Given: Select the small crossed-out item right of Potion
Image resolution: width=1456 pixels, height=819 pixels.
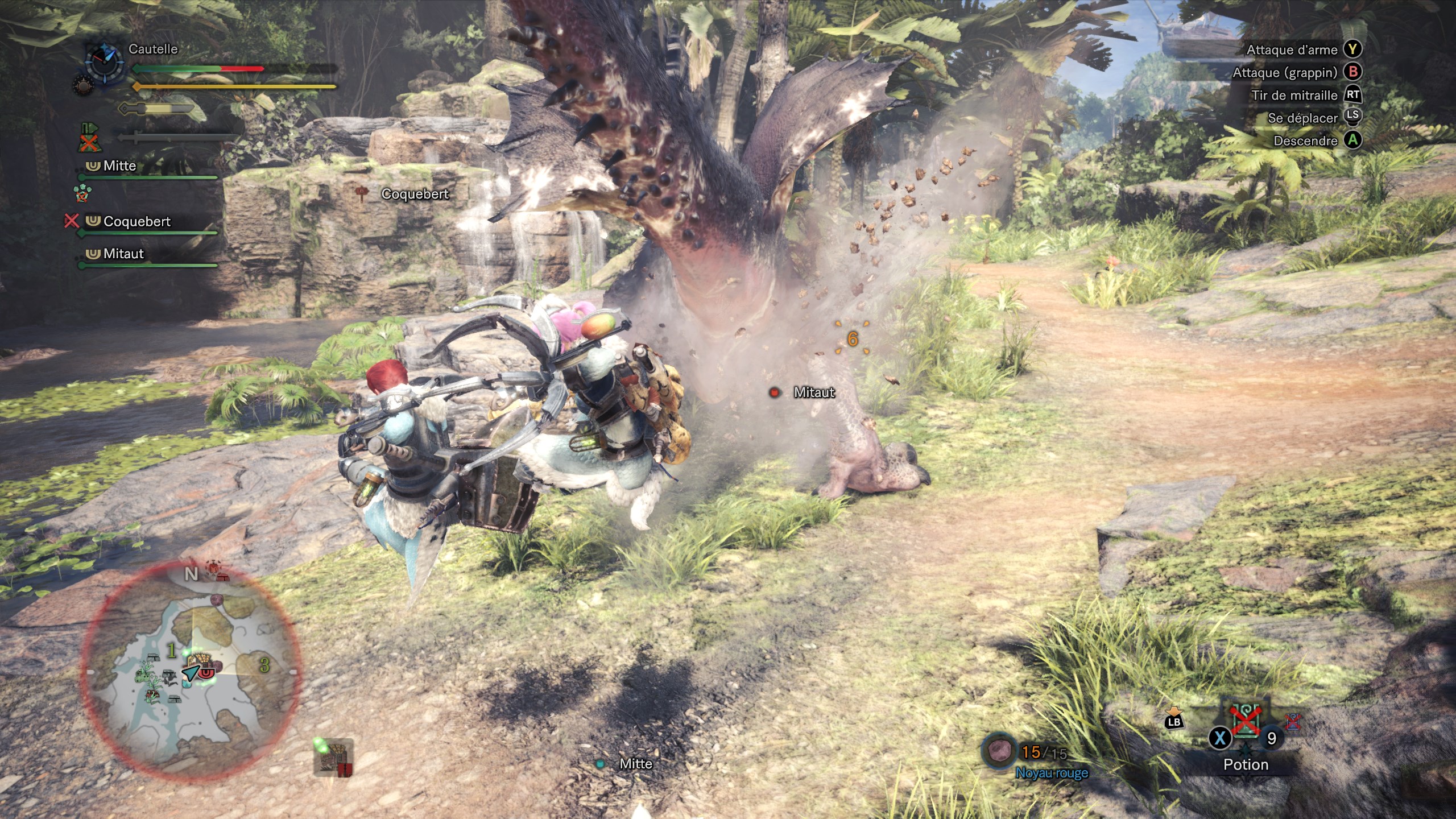Looking at the screenshot, I should pos(1293,721).
